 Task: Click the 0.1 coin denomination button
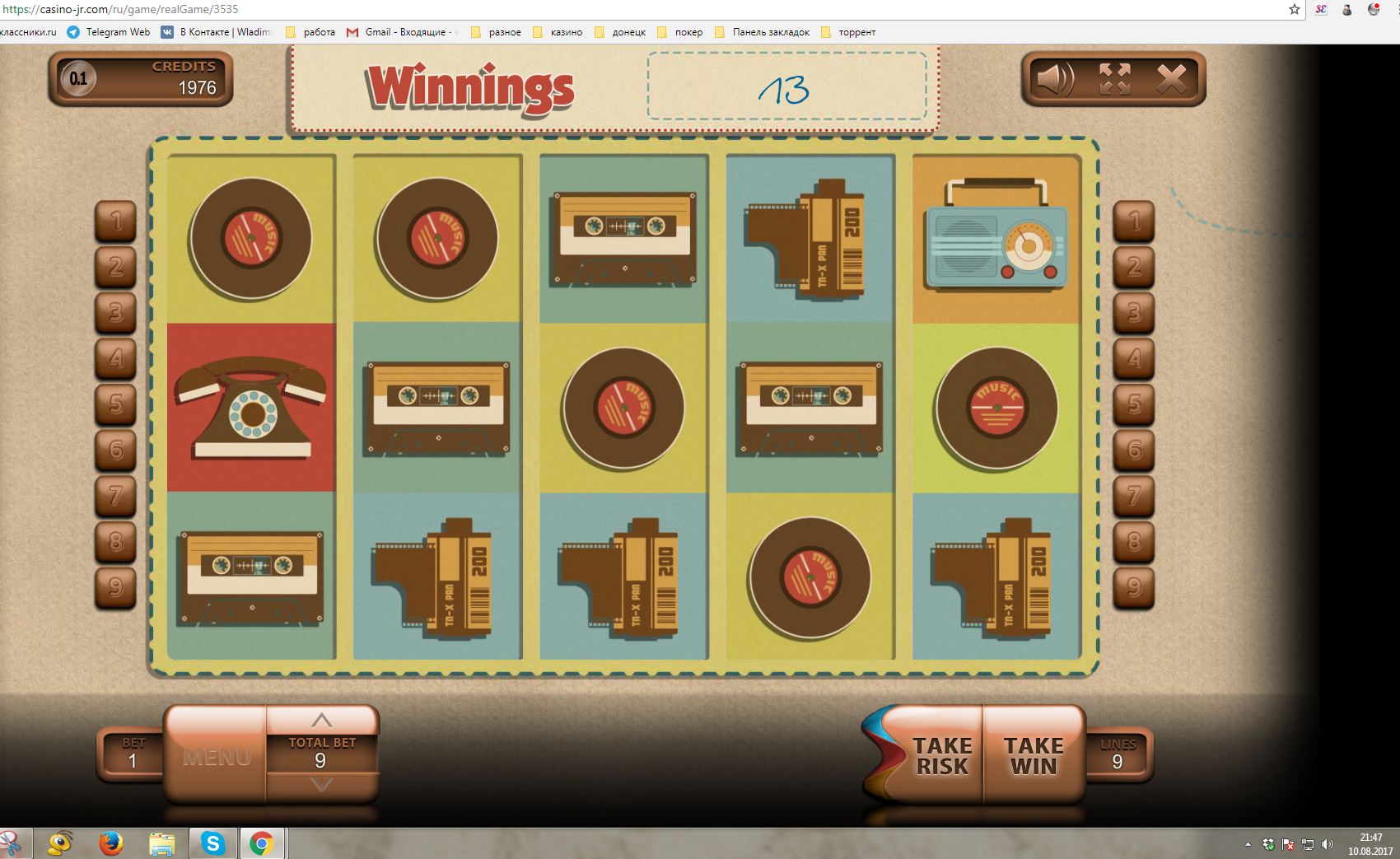pyautogui.click(x=78, y=80)
